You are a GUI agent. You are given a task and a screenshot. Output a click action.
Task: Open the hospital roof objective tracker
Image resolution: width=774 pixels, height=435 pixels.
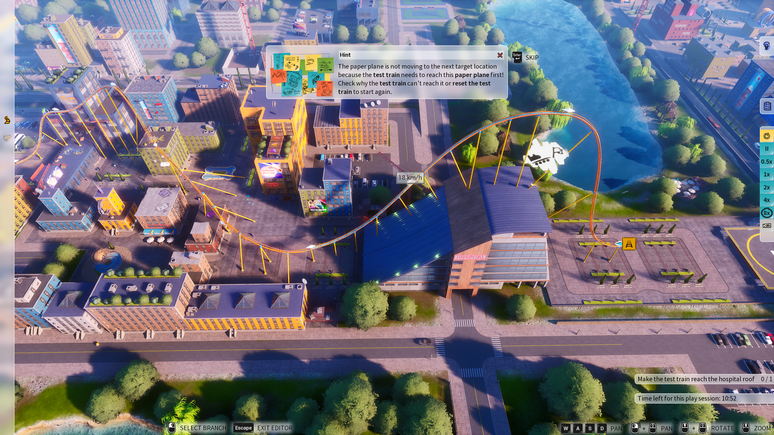[704, 379]
